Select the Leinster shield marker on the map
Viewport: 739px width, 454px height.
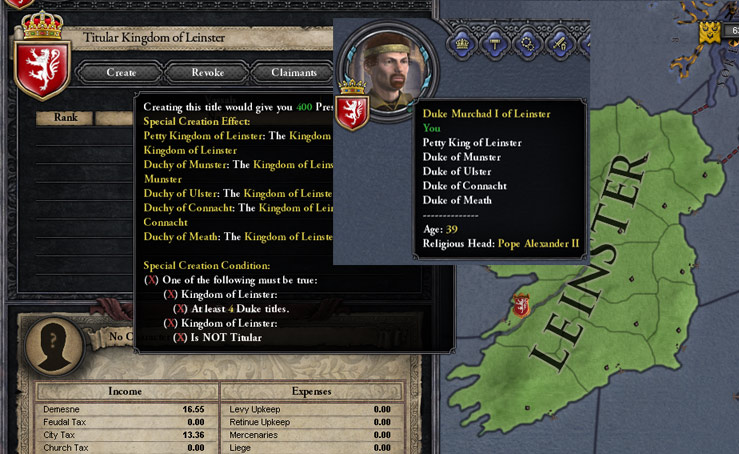coord(521,305)
